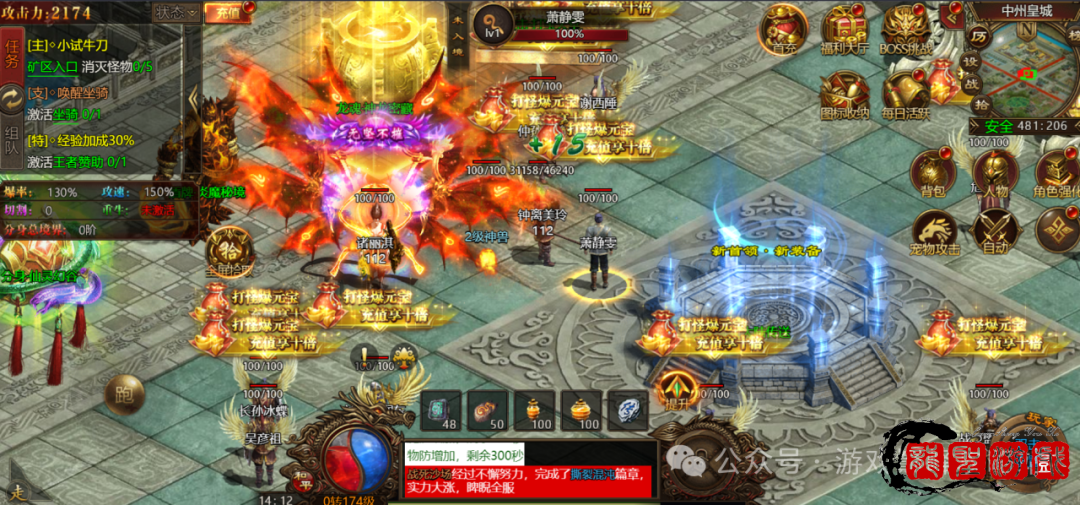
Task: Toggle the 跑 run button
Action: tap(124, 393)
